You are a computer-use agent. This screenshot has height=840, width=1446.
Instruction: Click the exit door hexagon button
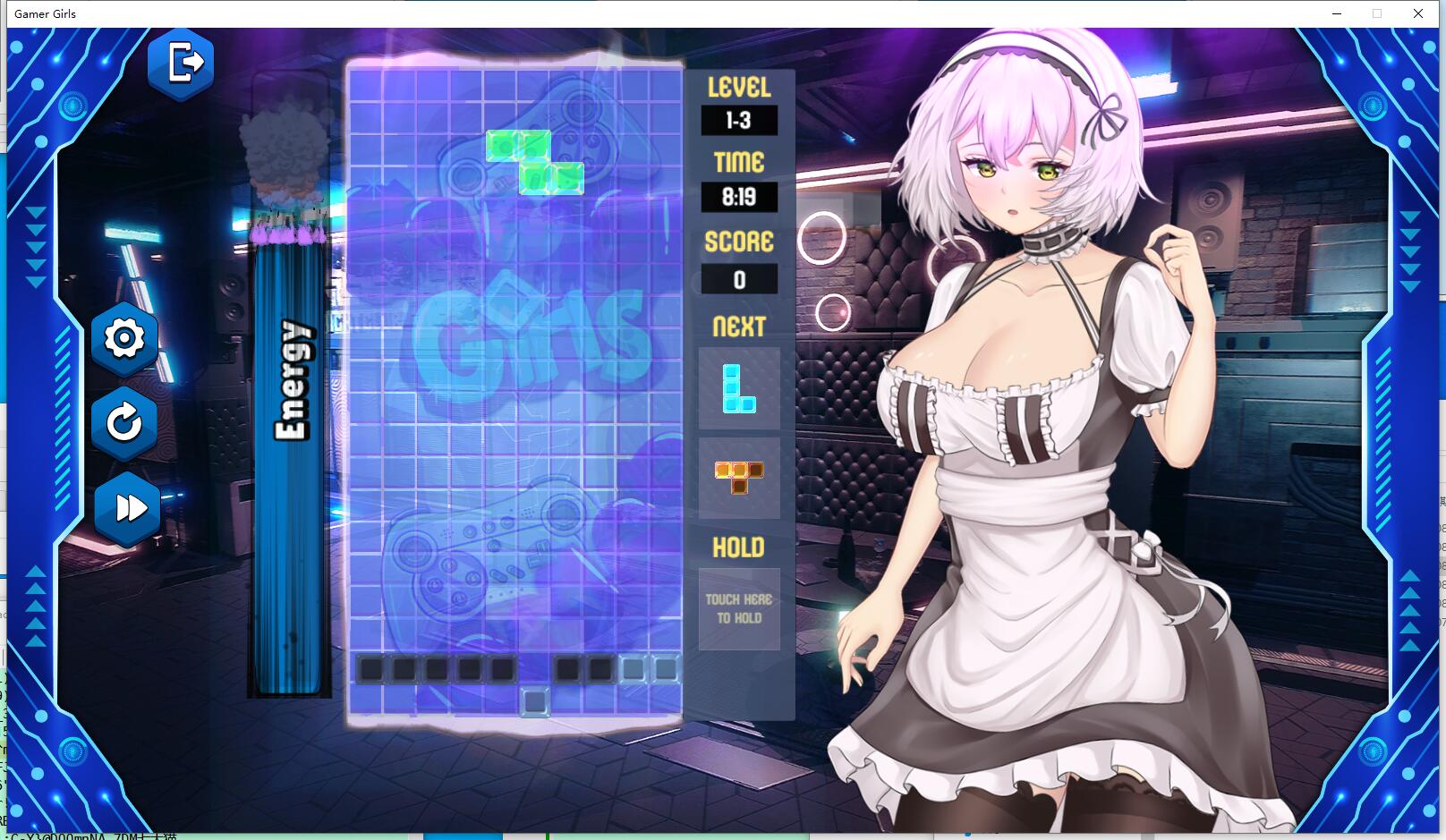click(x=182, y=64)
